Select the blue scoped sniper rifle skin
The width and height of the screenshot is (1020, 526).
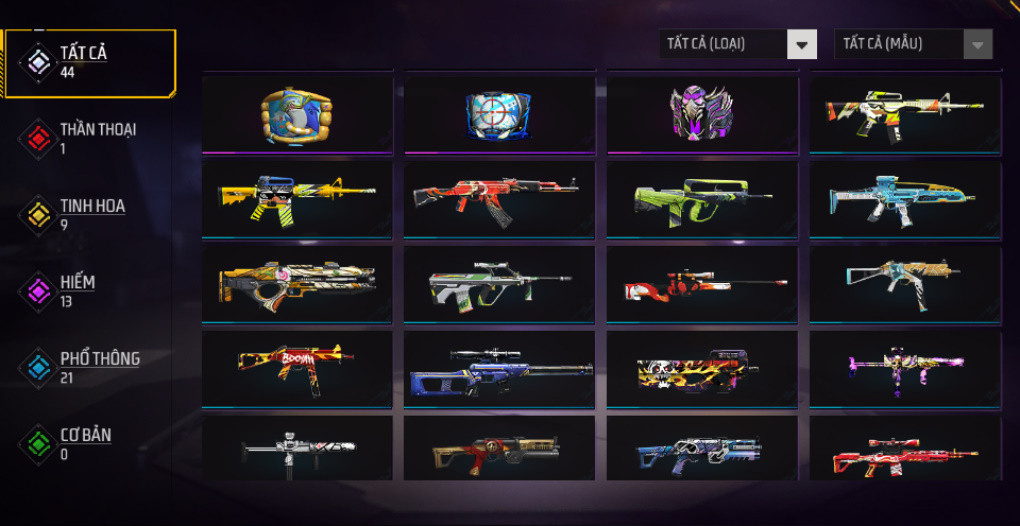tap(499, 369)
